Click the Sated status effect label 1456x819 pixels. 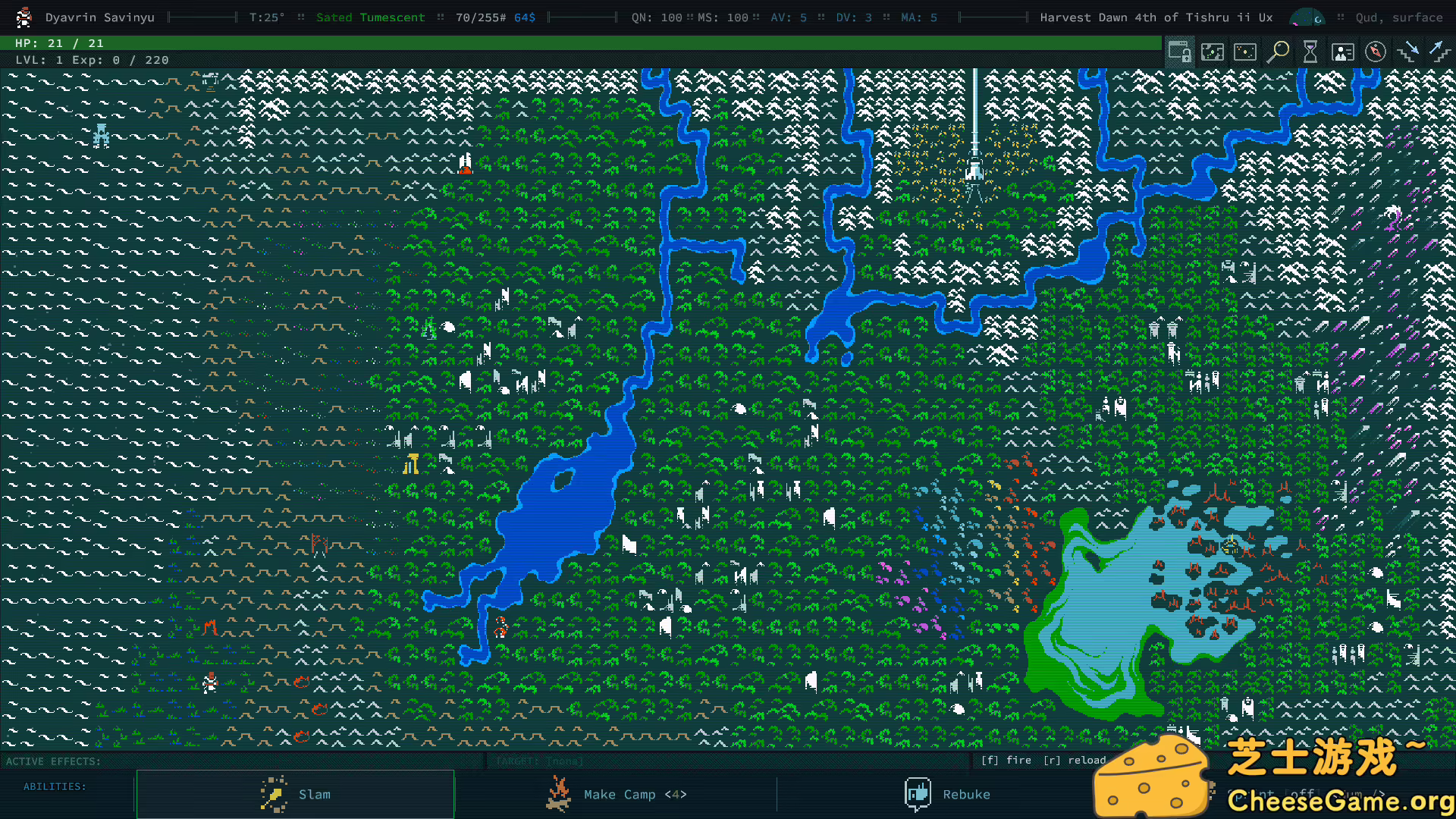pyautogui.click(x=334, y=17)
